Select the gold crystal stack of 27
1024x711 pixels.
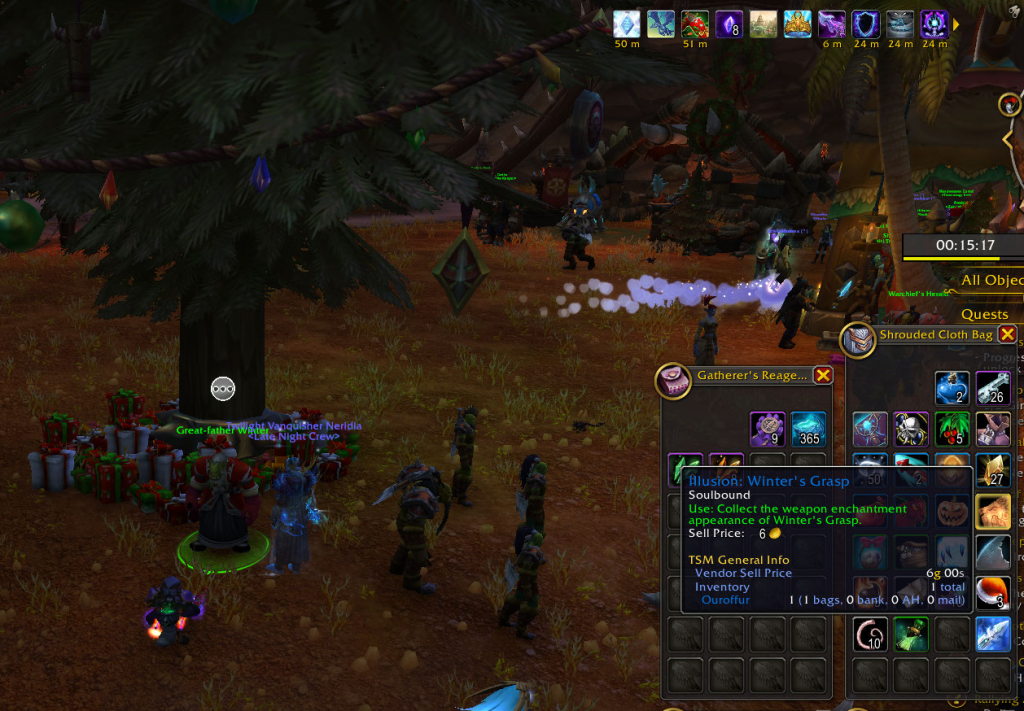click(993, 470)
